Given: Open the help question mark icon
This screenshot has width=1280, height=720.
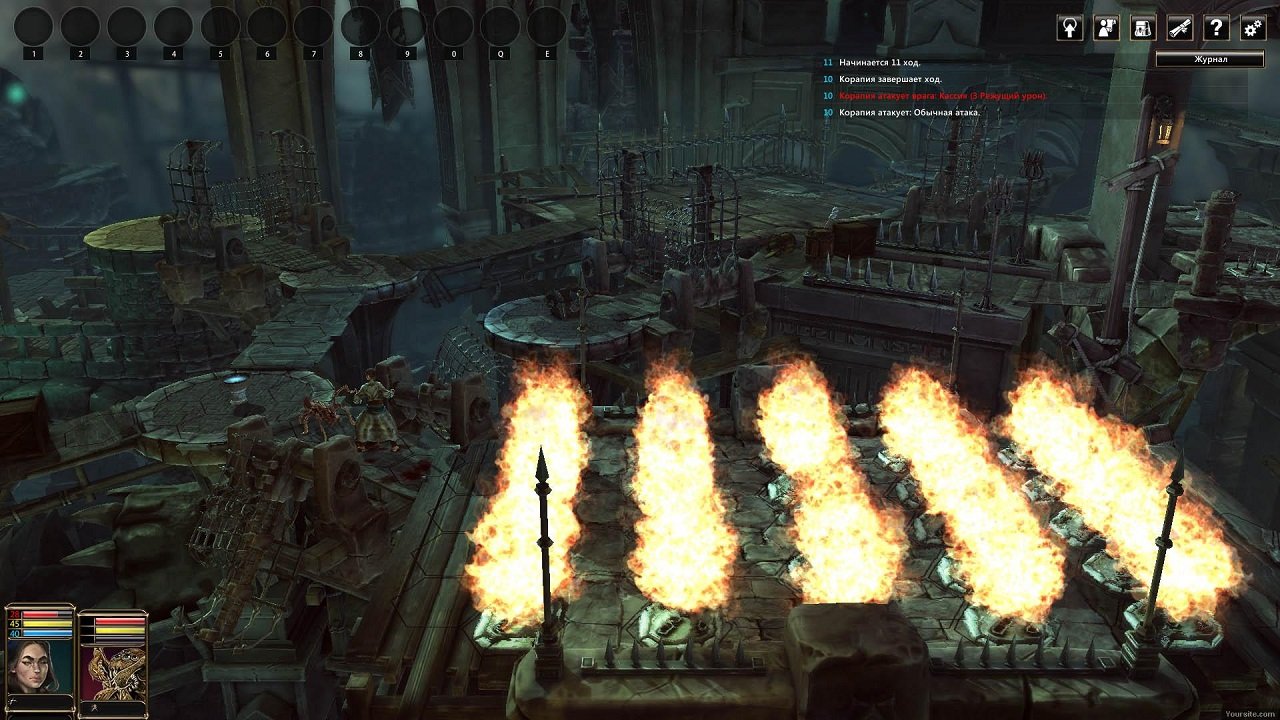Looking at the screenshot, I should pyautogui.click(x=1217, y=27).
